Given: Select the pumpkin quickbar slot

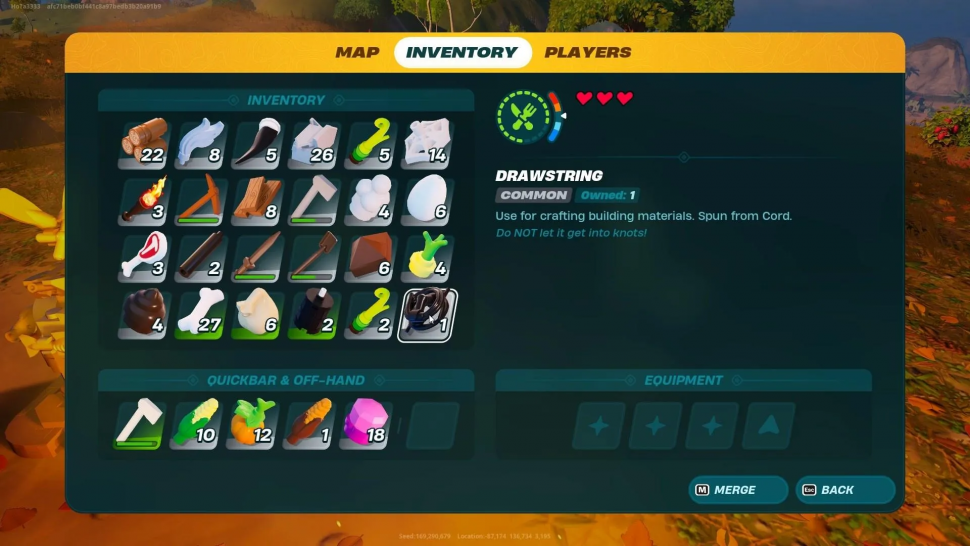Looking at the screenshot, I should 252,424.
